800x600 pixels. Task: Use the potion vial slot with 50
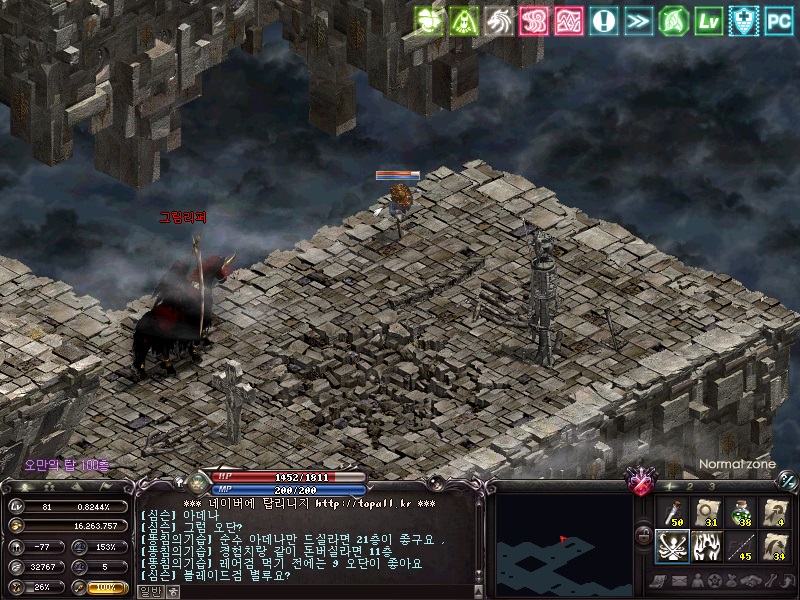pyautogui.click(x=671, y=513)
